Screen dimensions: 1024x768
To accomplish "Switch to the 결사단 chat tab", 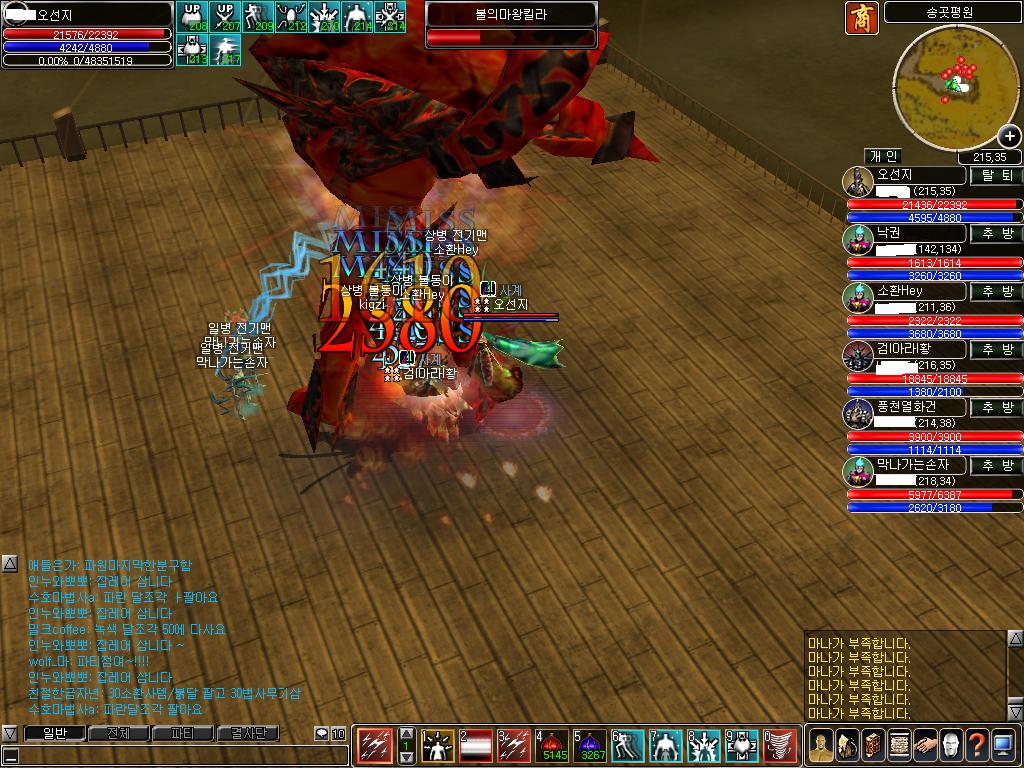I will (247, 733).
